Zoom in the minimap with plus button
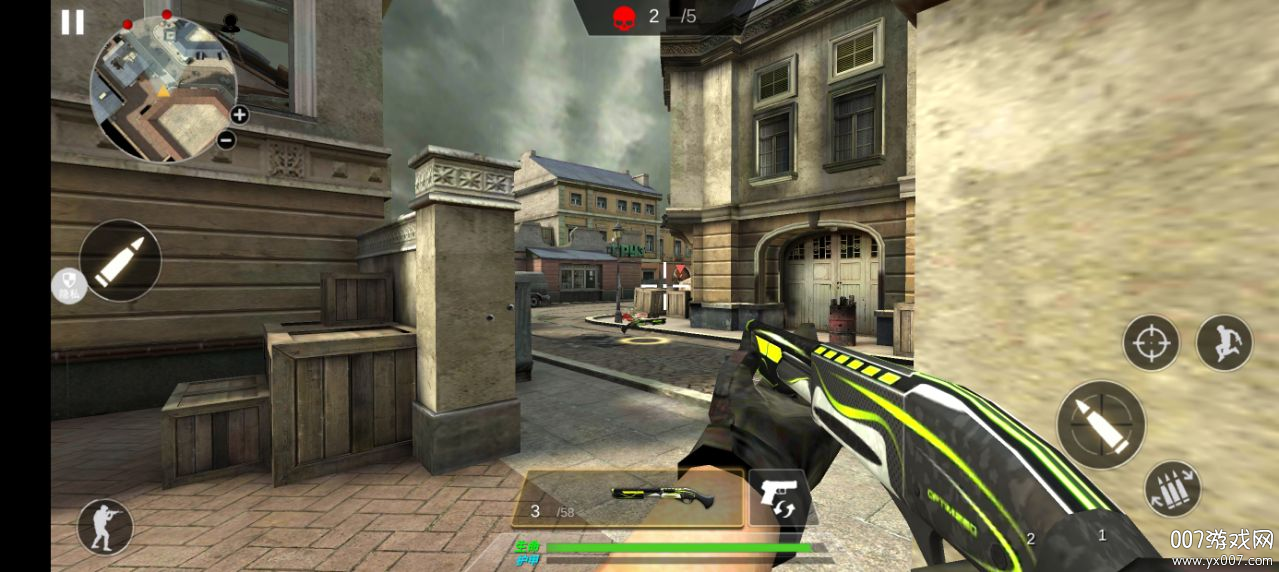1279x572 pixels. [240, 114]
